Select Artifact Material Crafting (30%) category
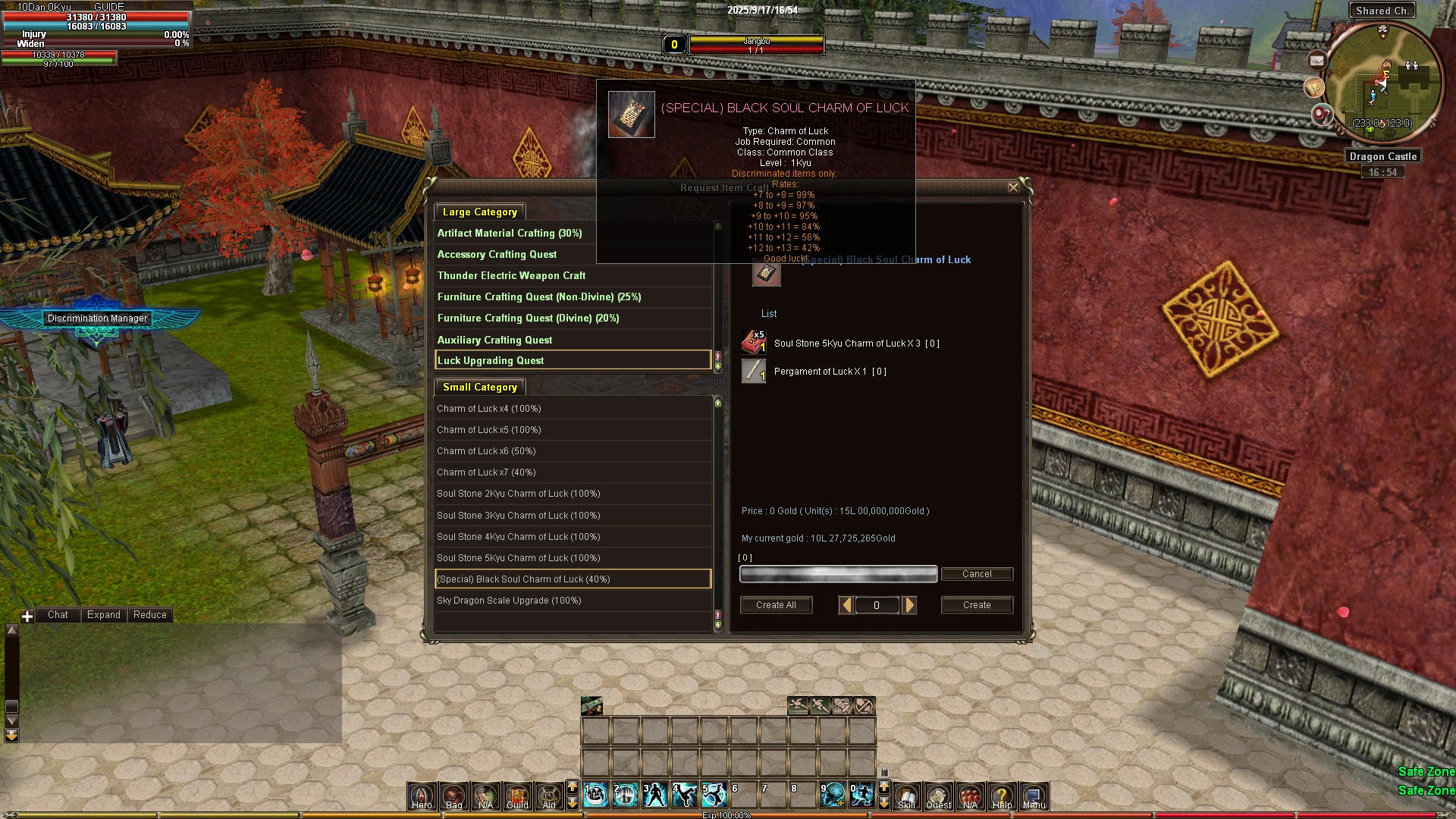Viewport: 1456px width, 819px height. [510, 234]
